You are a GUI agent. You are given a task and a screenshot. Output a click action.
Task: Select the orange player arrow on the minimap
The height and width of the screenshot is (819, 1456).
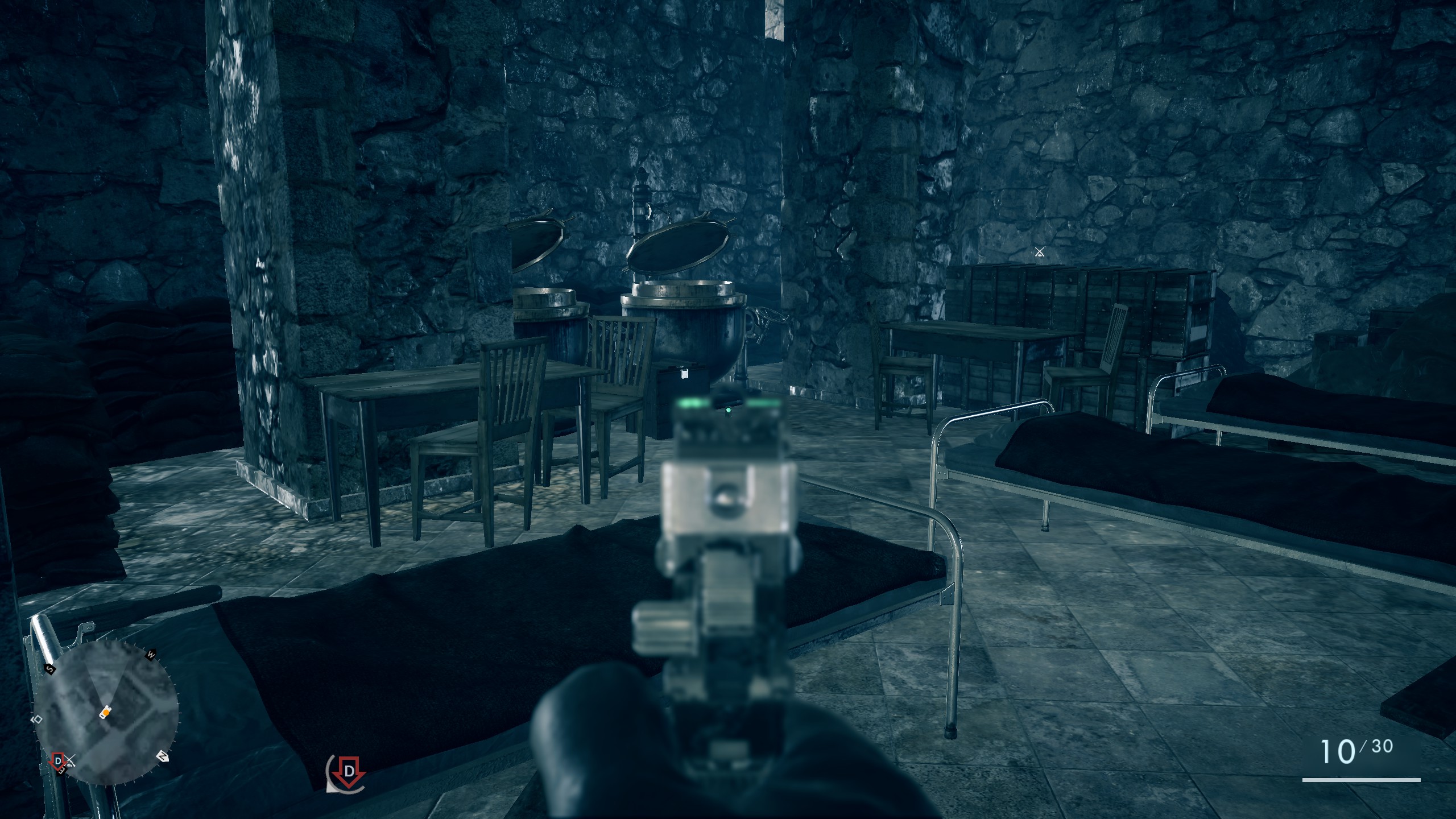[106, 712]
